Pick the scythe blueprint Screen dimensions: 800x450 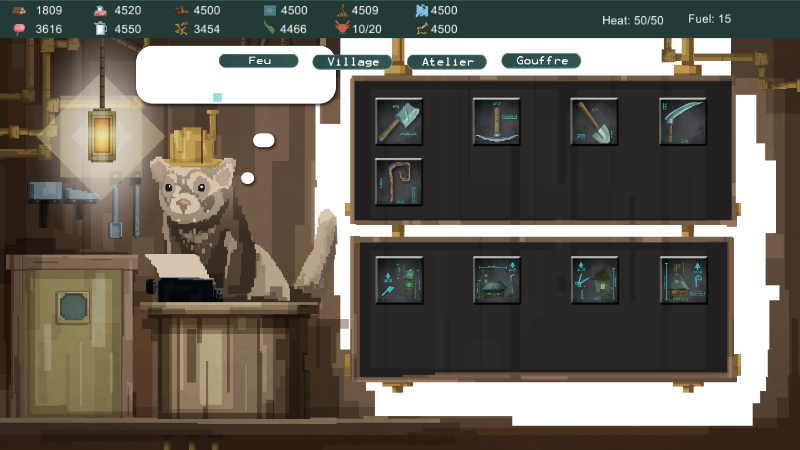point(683,121)
